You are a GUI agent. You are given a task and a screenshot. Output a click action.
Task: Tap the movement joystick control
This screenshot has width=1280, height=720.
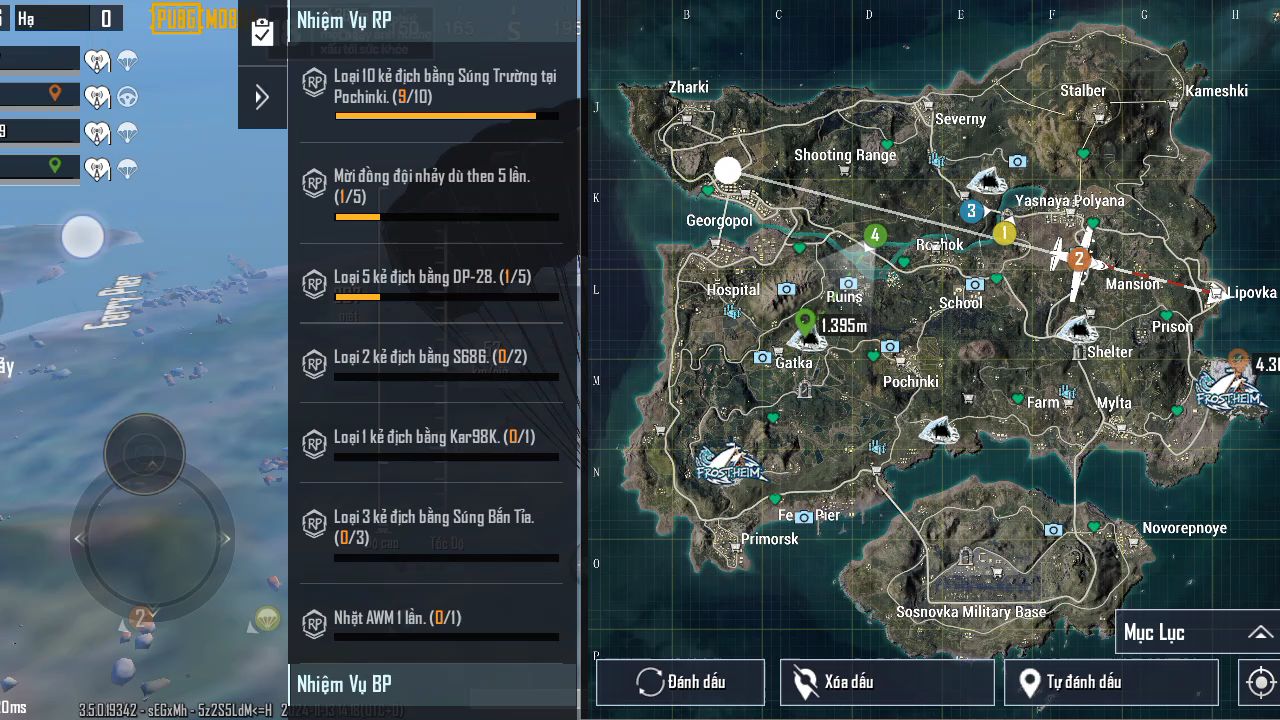(x=151, y=540)
